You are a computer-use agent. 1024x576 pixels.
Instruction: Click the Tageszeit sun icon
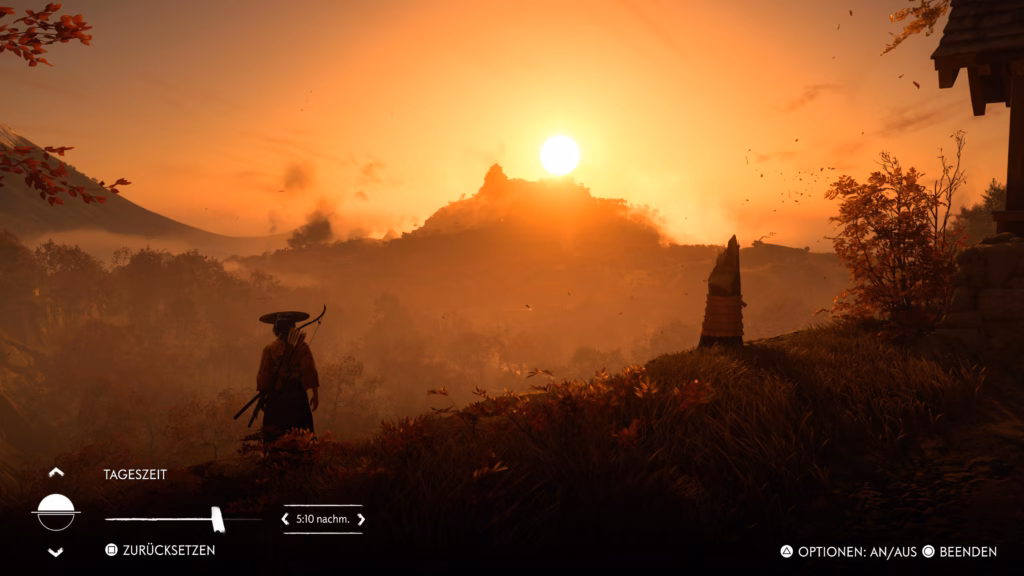coord(56,512)
